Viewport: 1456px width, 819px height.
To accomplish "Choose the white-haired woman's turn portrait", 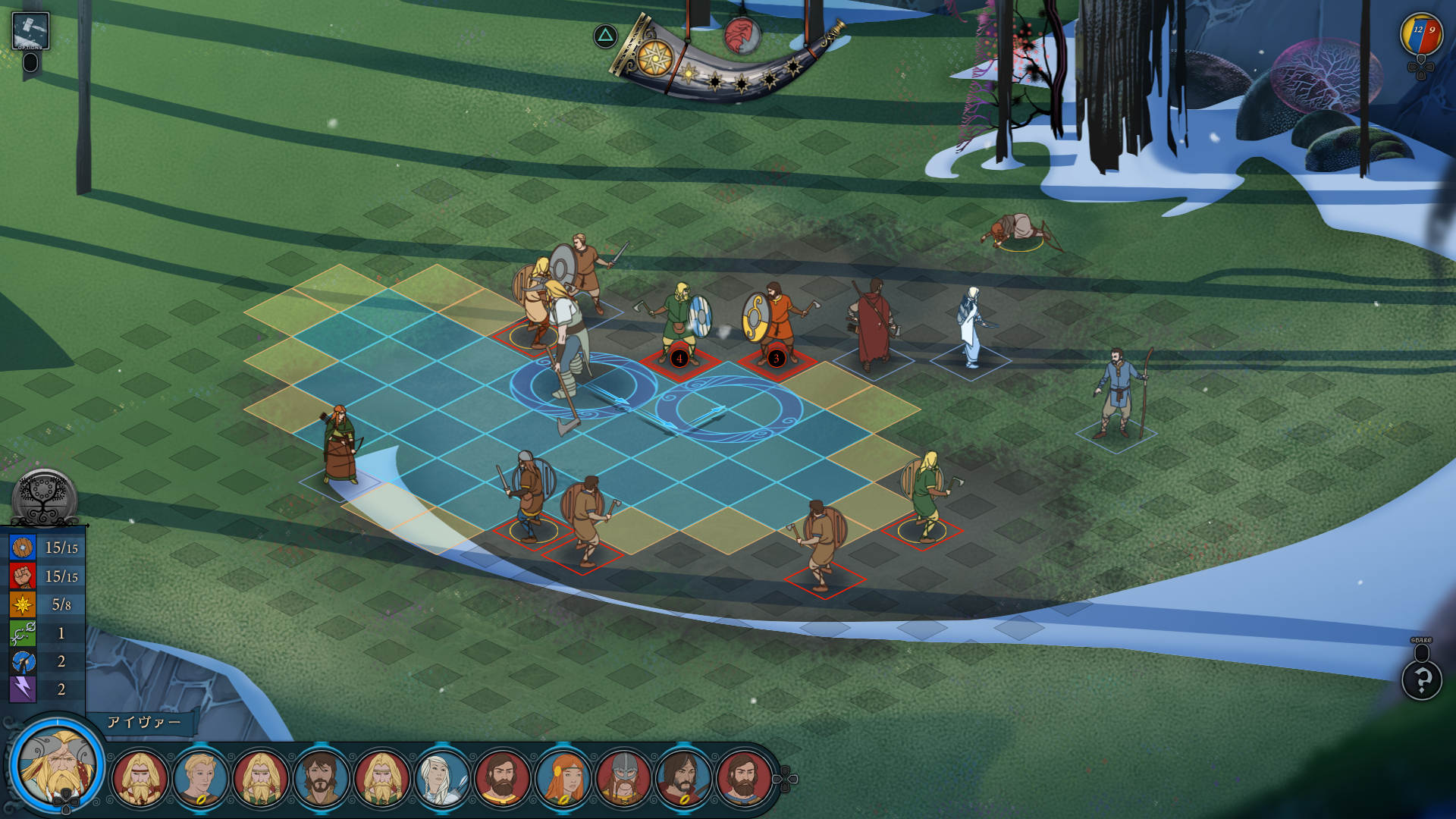I will point(442,777).
